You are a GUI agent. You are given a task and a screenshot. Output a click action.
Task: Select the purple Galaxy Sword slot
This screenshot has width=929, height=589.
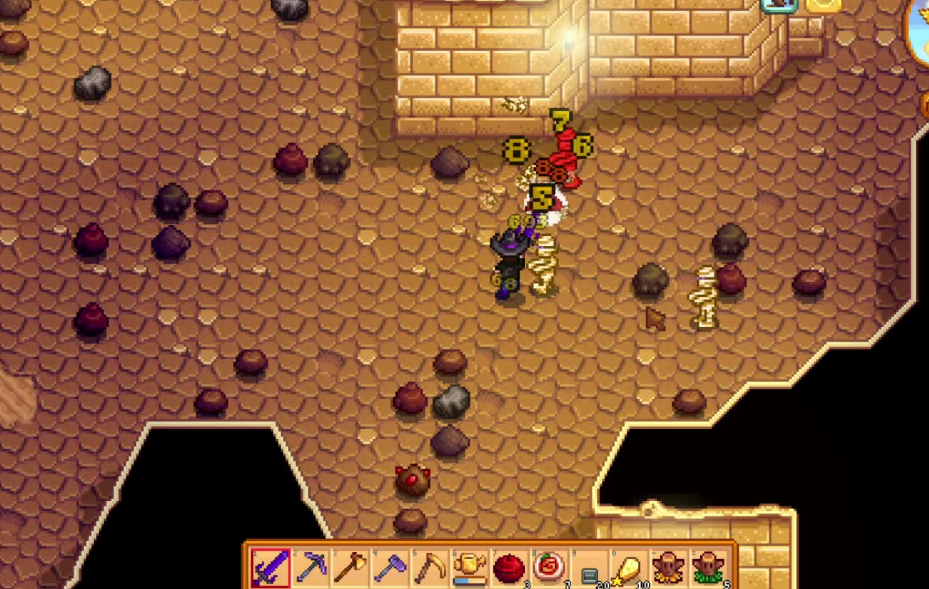[270, 568]
